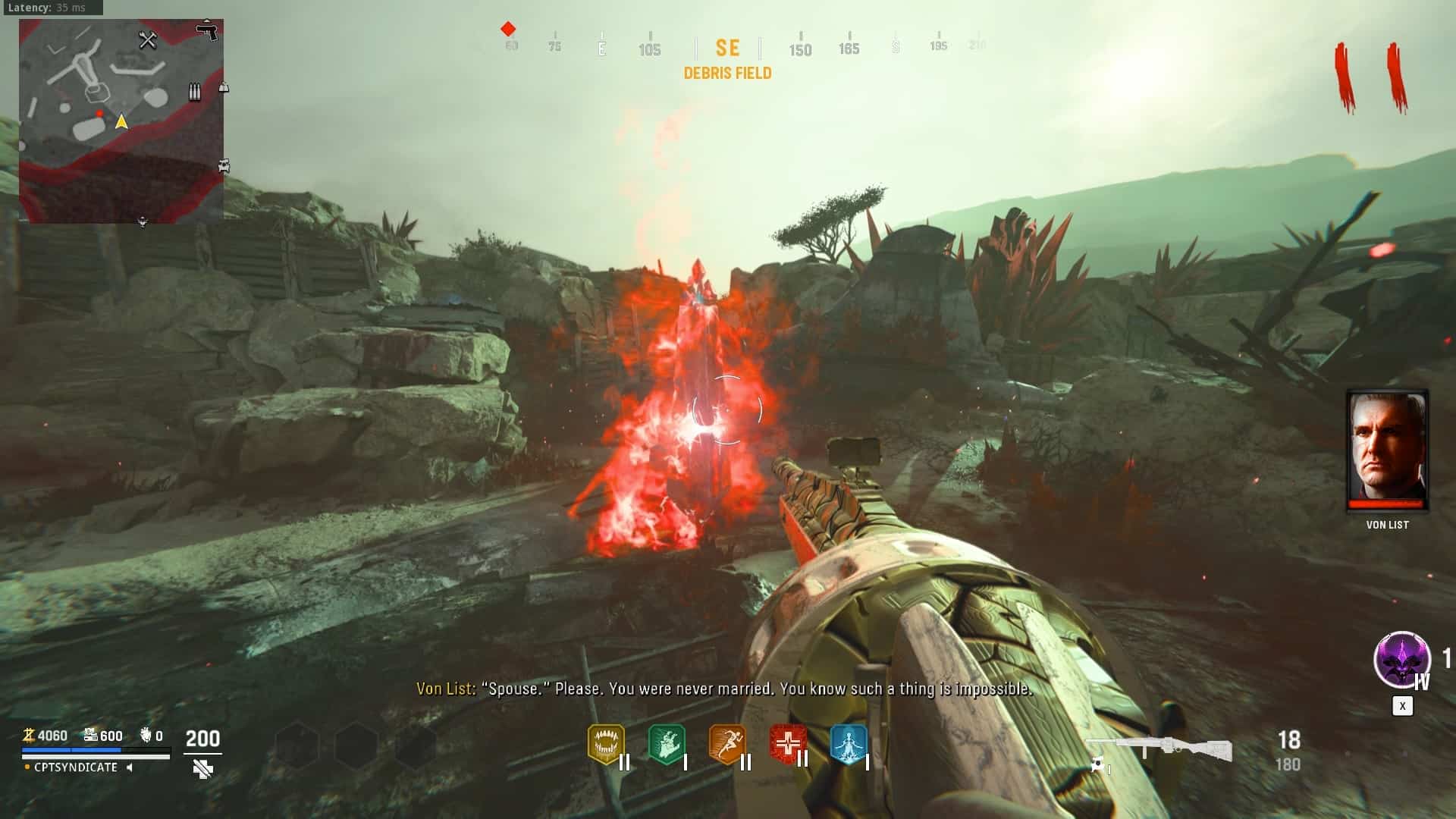Click the SE heading on the compass
1456x819 pixels.
click(727, 49)
